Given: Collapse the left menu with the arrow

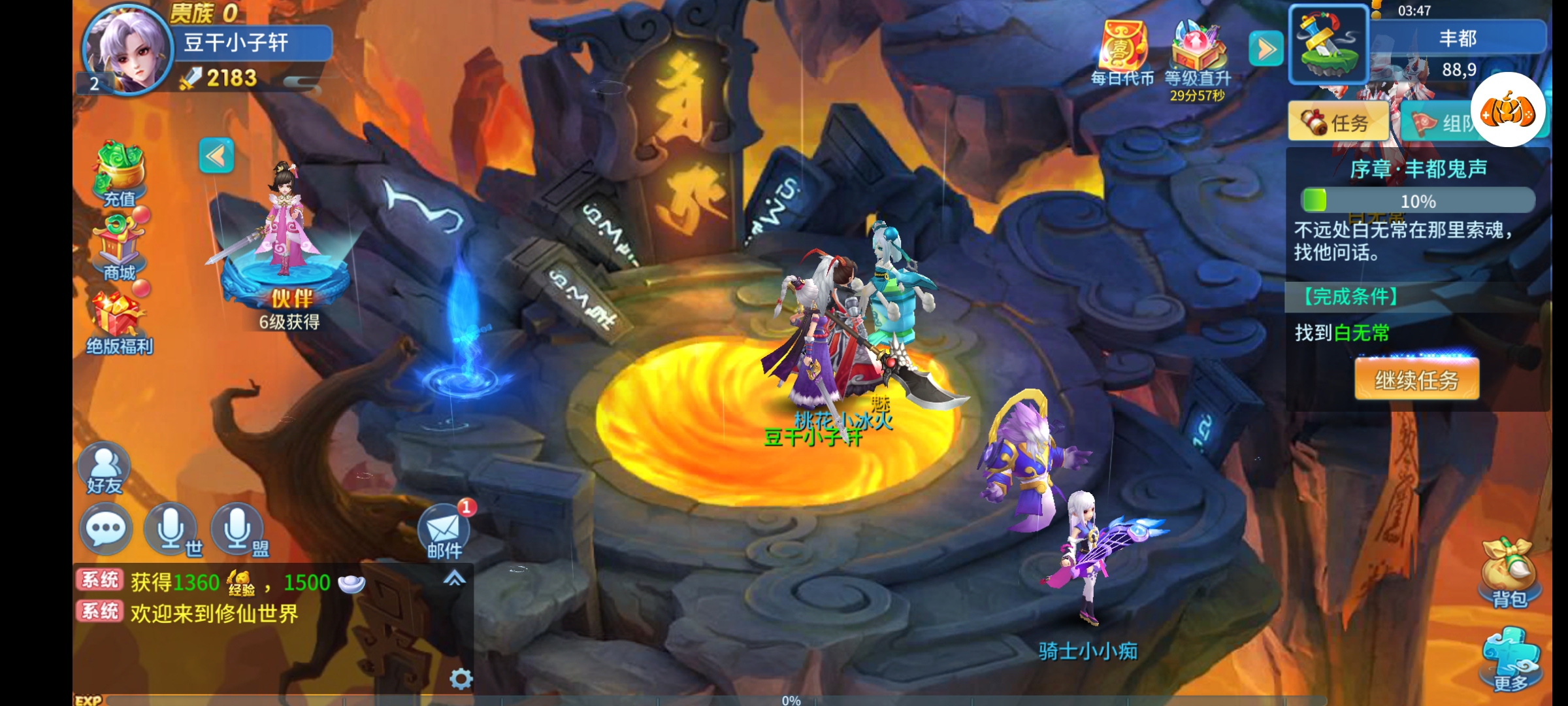Looking at the screenshot, I should click(216, 156).
